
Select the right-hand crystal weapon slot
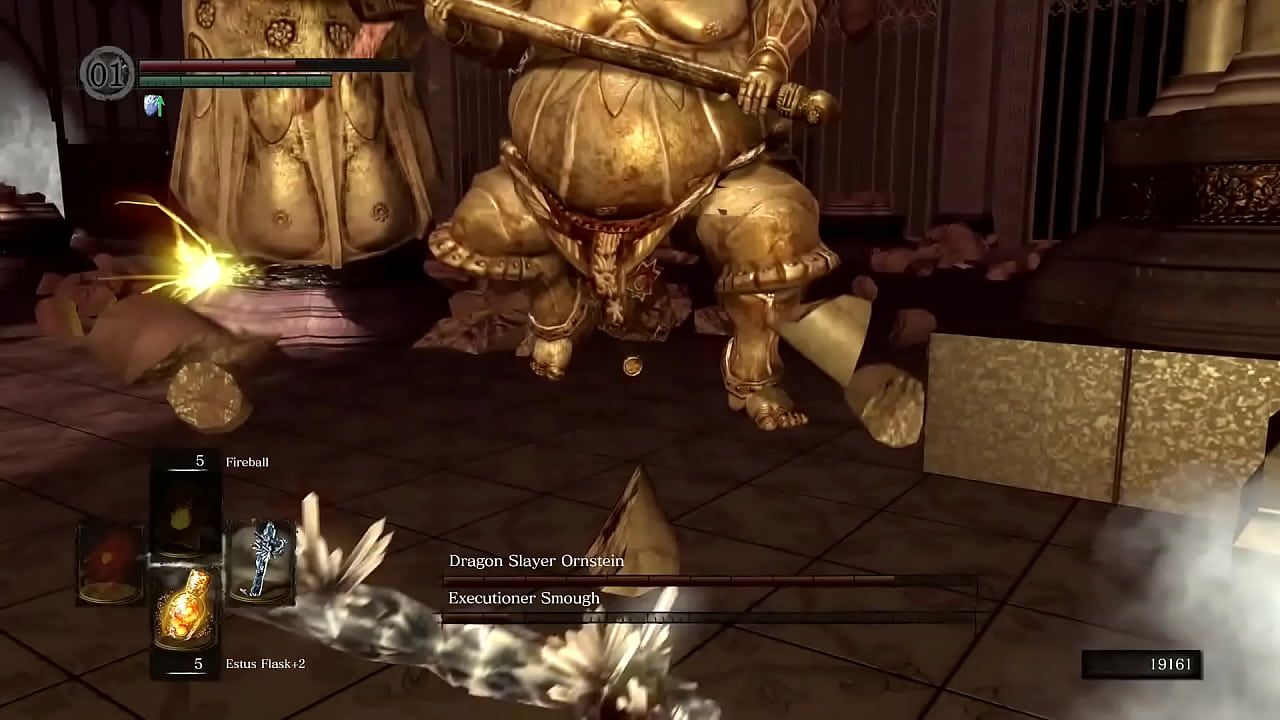(261, 562)
